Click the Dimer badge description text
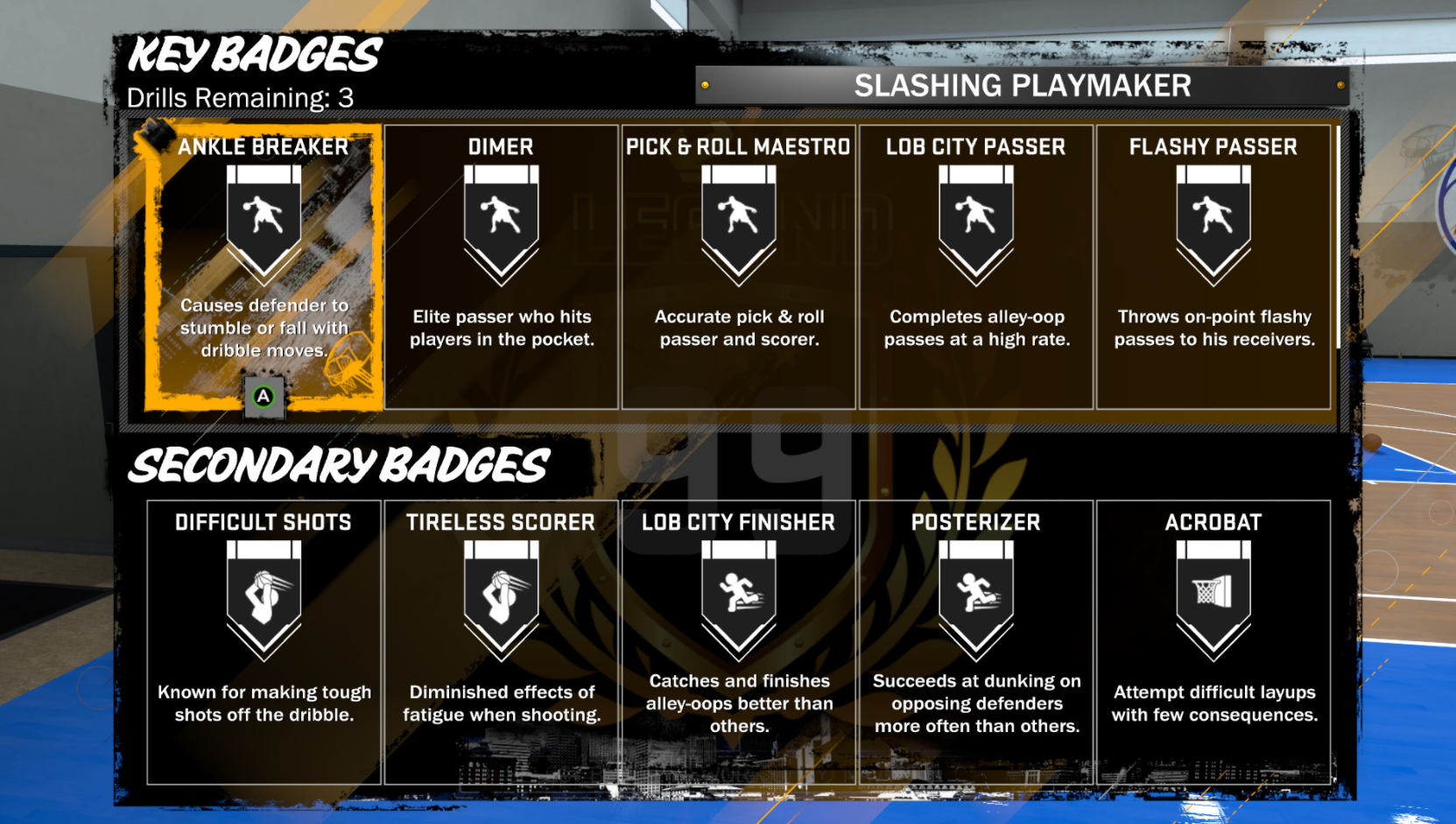This screenshot has width=1456, height=824. tap(501, 328)
